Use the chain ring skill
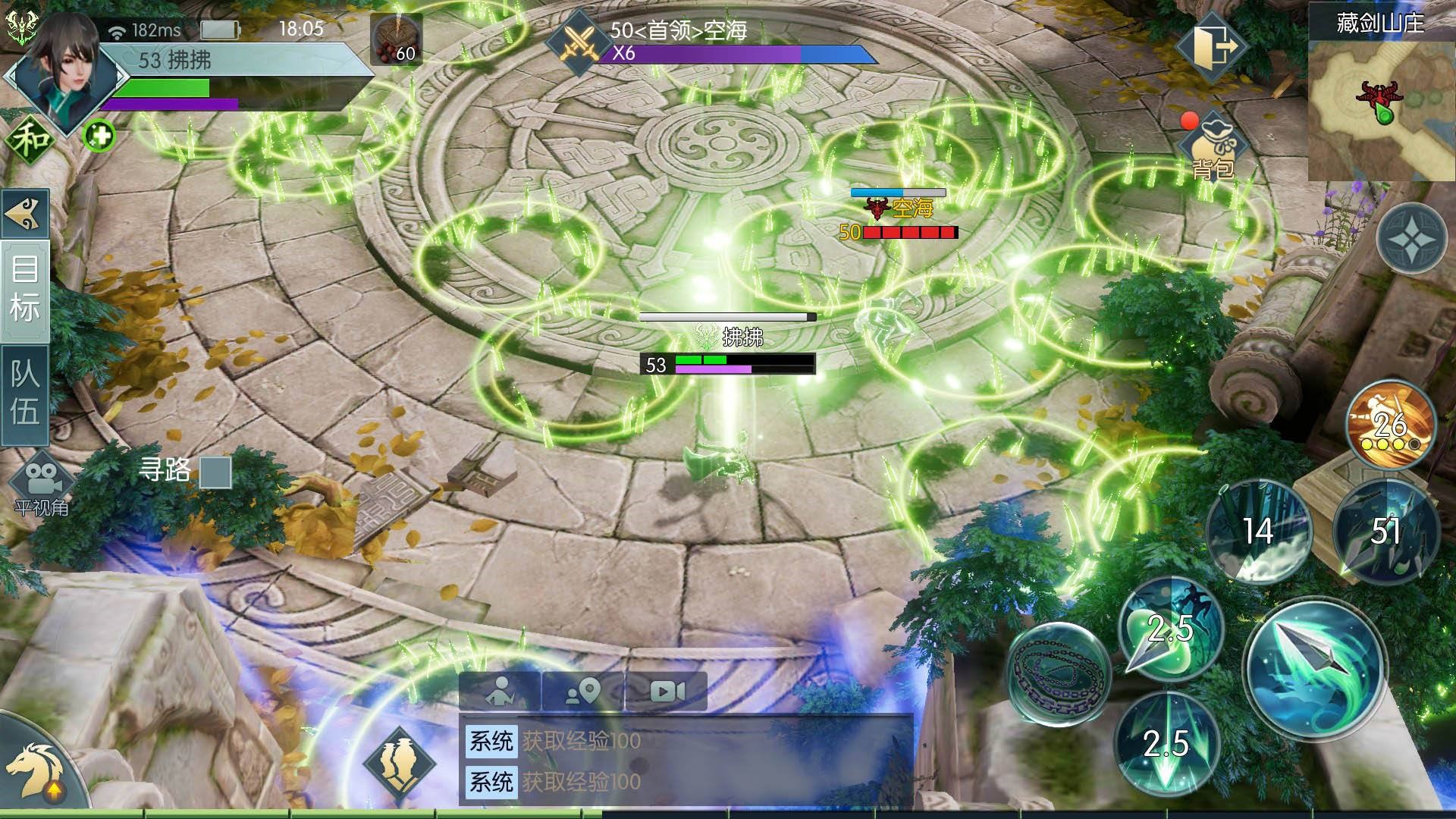Viewport: 1456px width, 819px height. click(x=1059, y=673)
